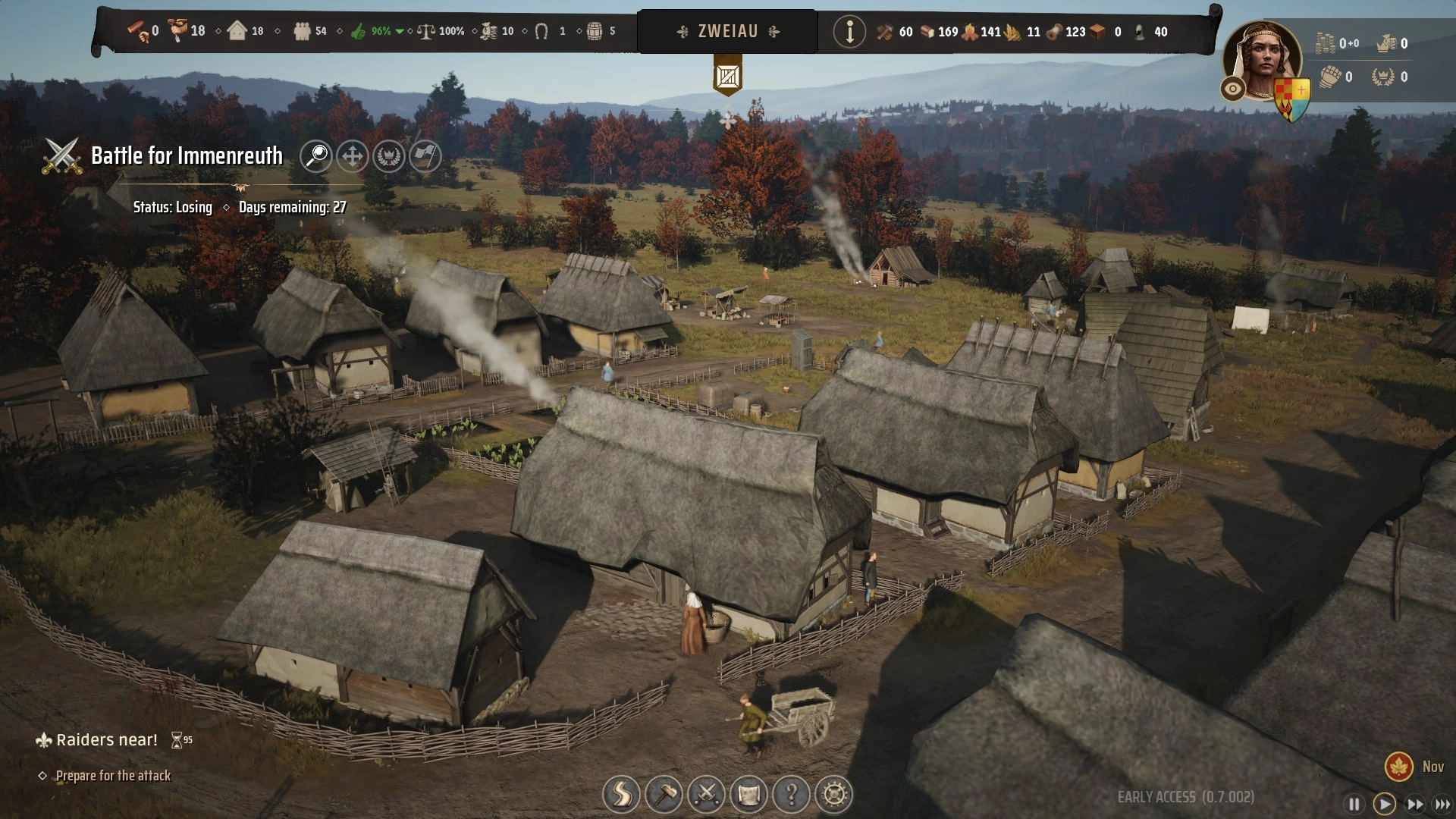The width and height of the screenshot is (1456, 819).
Task: Set game to double fast-forward speed
Action: (1414, 804)
